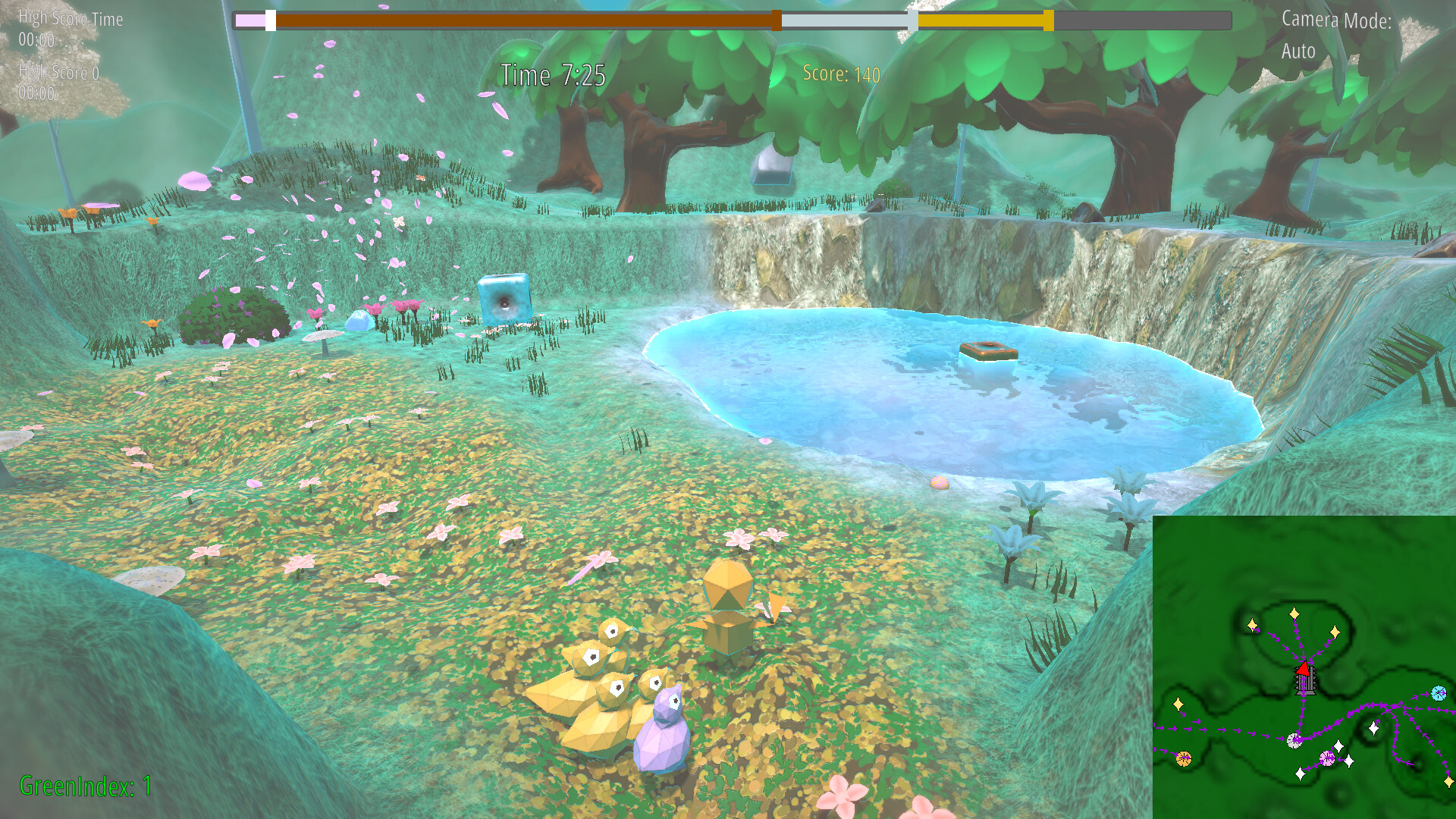This screenshot has width=1456, height=819.
Task: Expand the High Score Time panel
Action: 71,19
